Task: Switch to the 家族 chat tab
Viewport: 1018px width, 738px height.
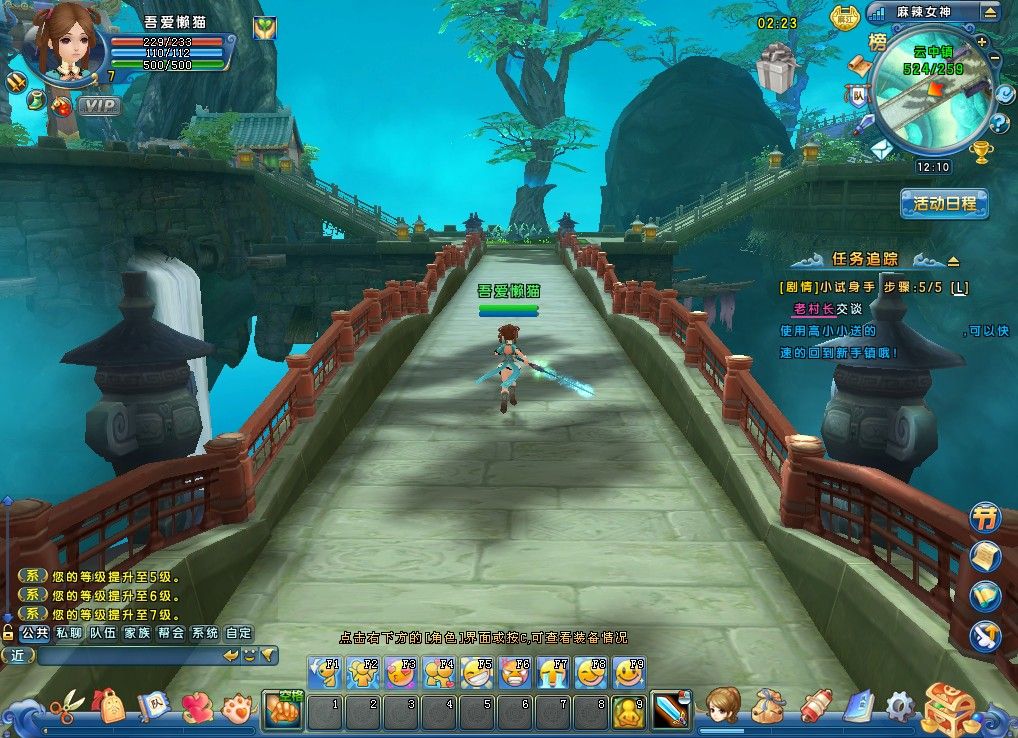Action: tap(136, 633)
